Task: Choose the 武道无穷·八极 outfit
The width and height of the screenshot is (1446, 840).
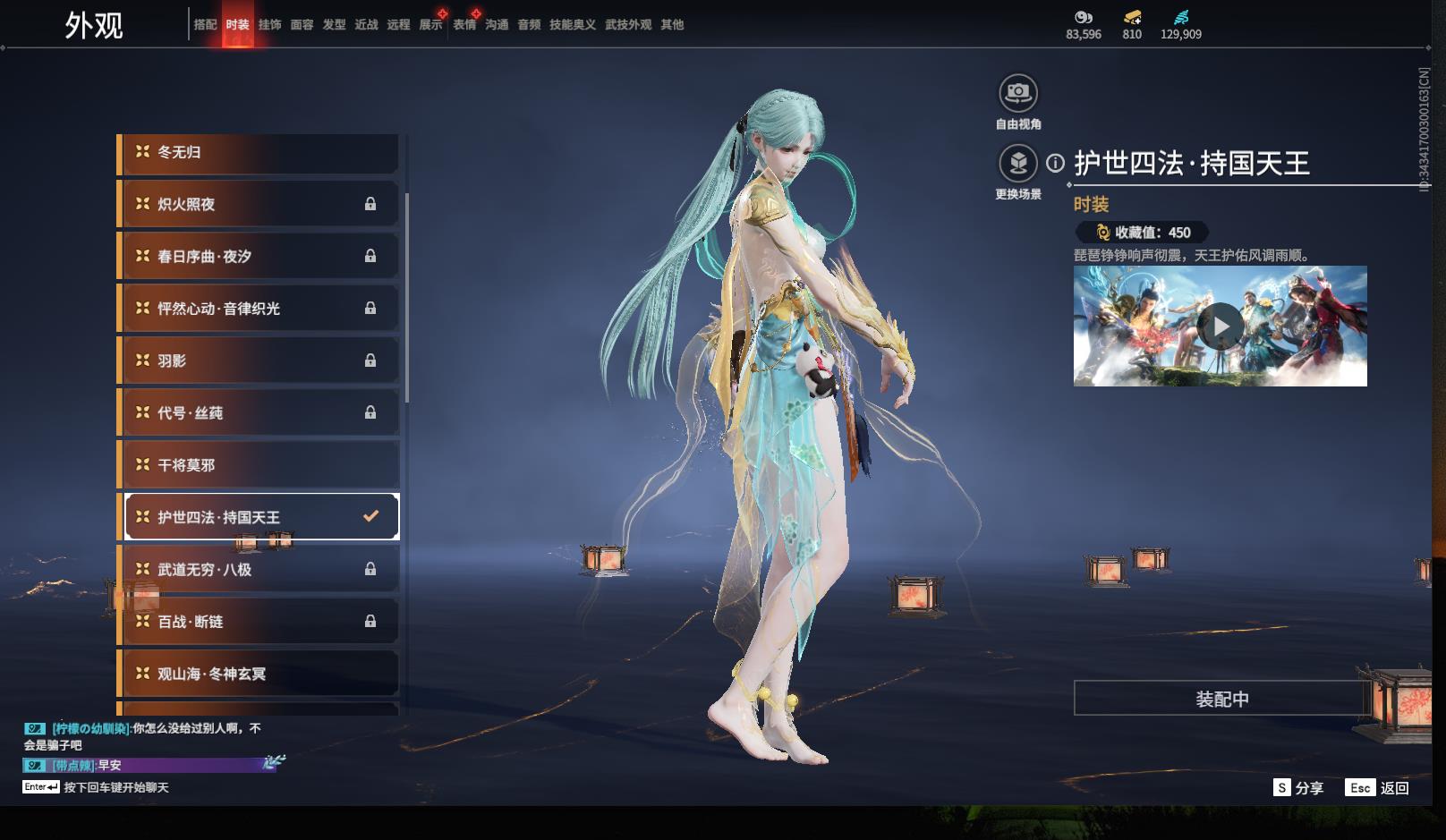Action: tap(259, 570)
